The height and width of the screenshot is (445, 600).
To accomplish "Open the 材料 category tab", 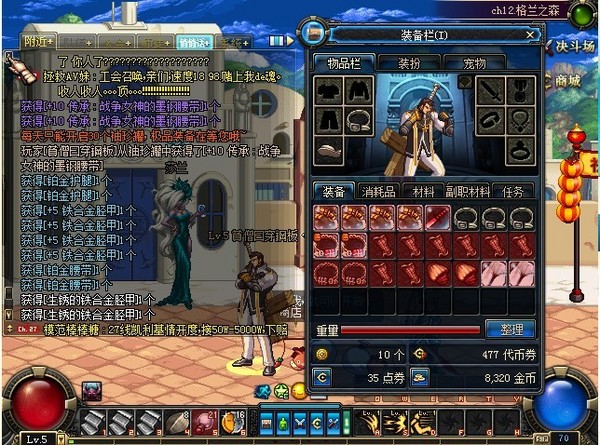I will [424, 191].
